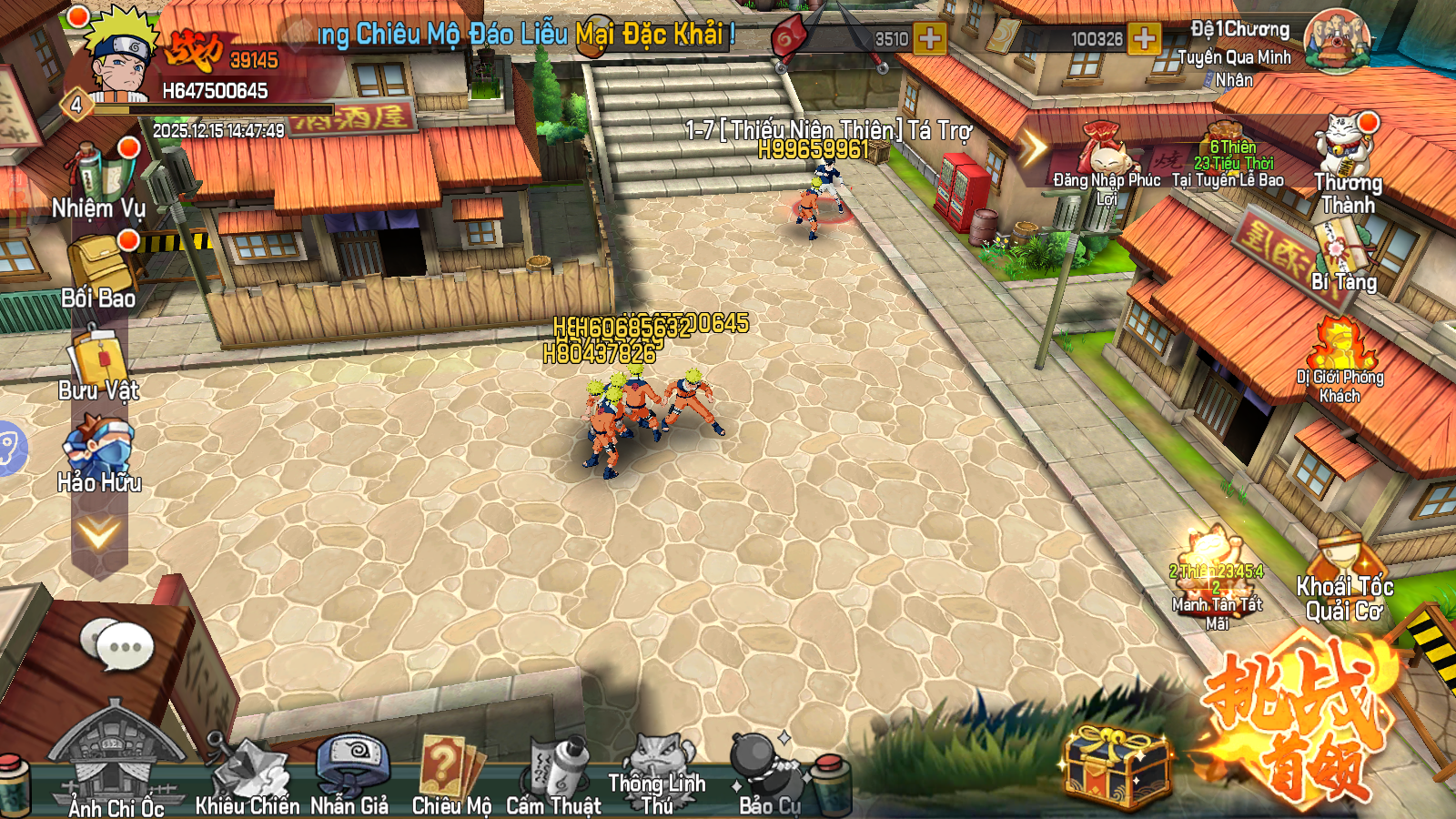Open the Đệ 1 Chương chapter tracker
The width and height of the screenshot is (1456, 819).
(x=1336, y=41)
